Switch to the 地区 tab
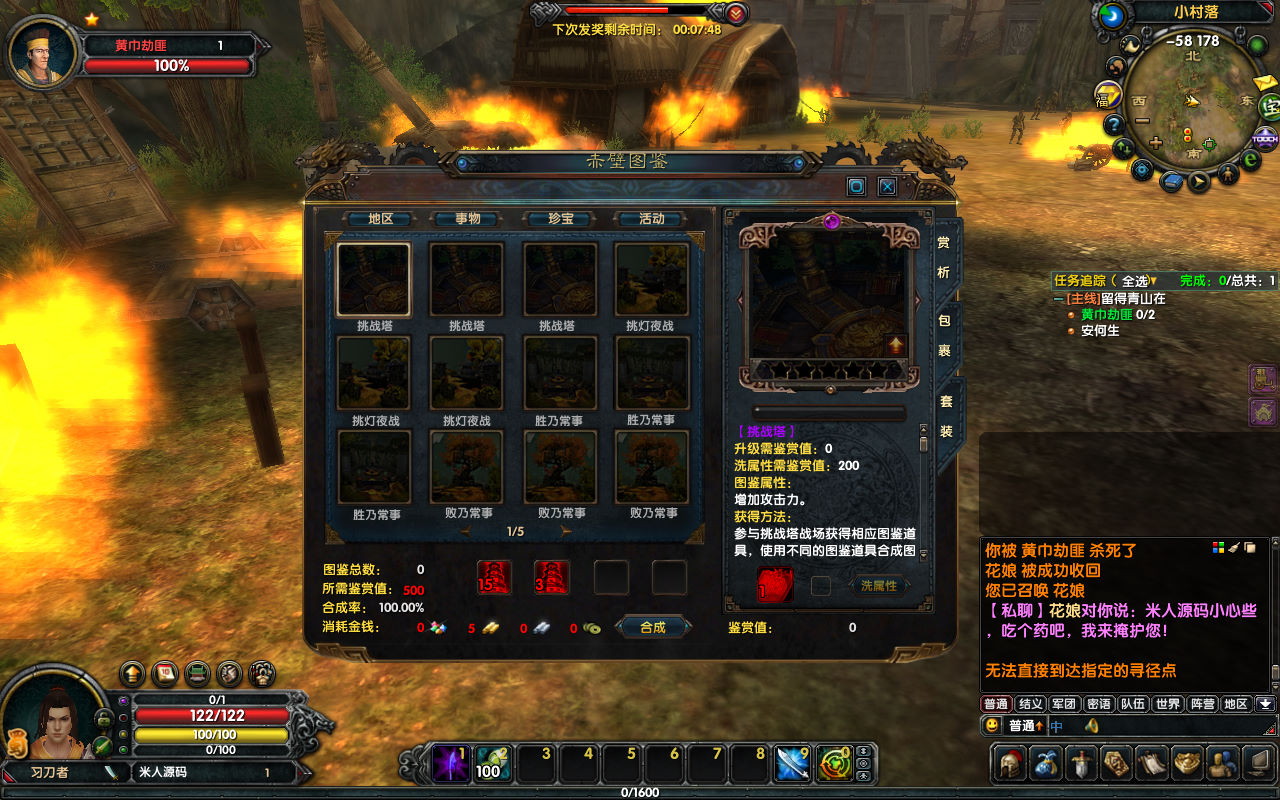 [x=381, y=219]
